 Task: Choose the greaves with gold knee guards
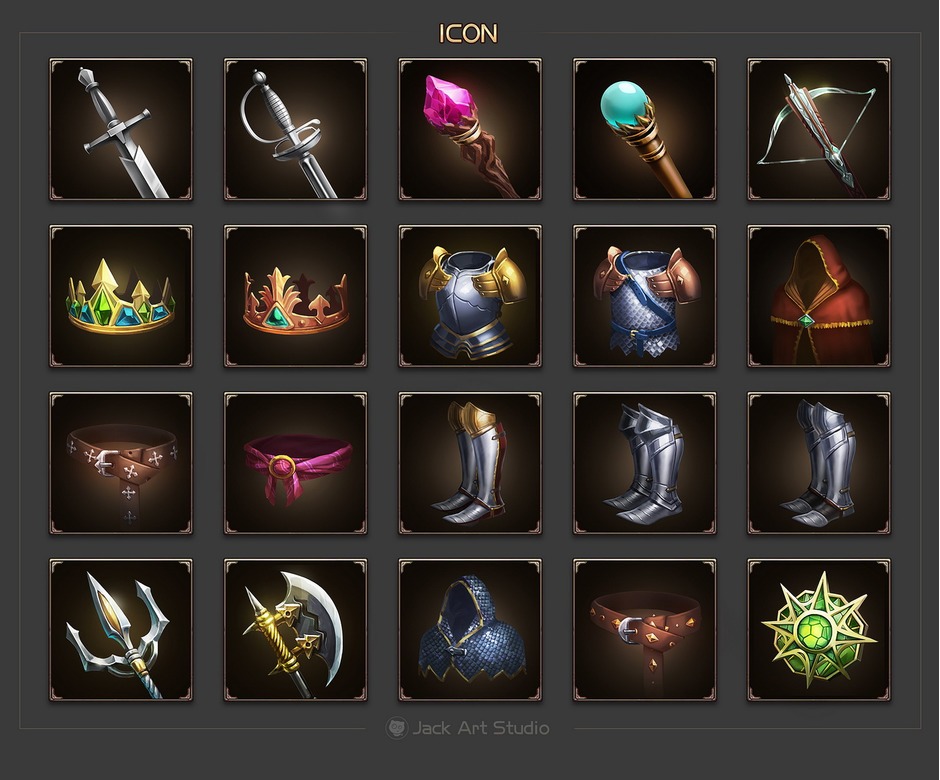click(x=470, y=463)
